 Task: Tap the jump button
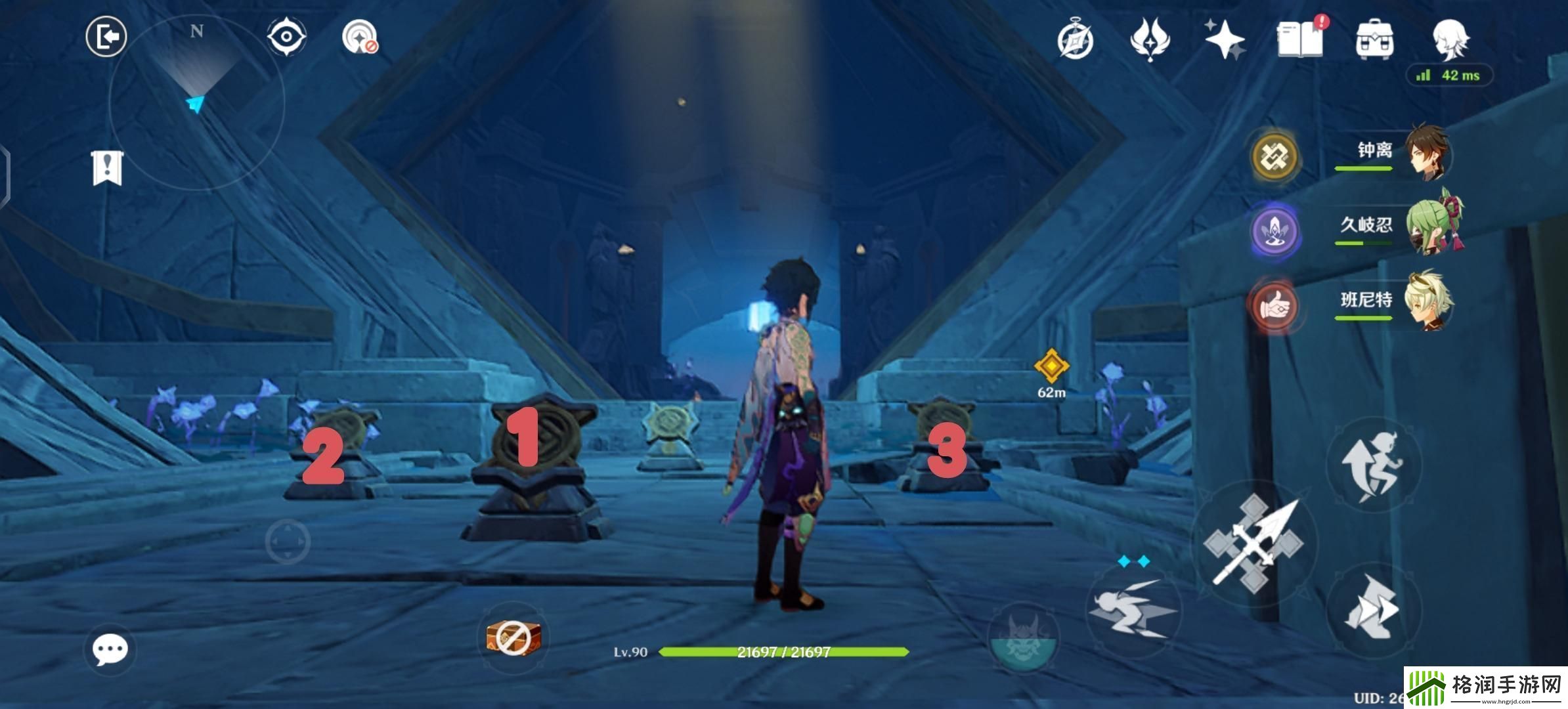(x=1374, y=463)
